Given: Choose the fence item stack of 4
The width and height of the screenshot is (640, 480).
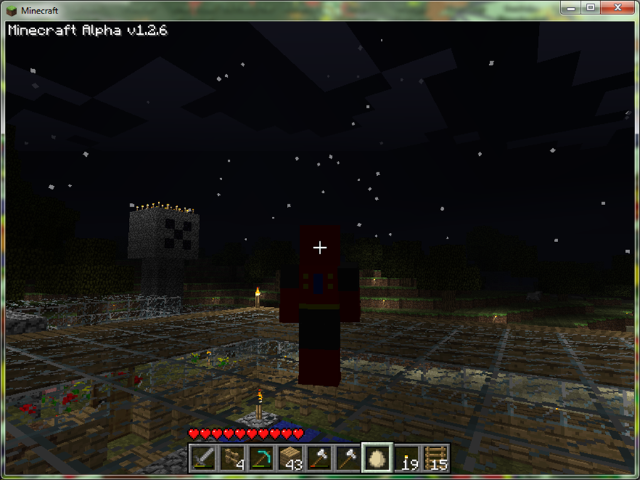Looking at the screenshot, I should pyautogui.click(x=233, y=458).
